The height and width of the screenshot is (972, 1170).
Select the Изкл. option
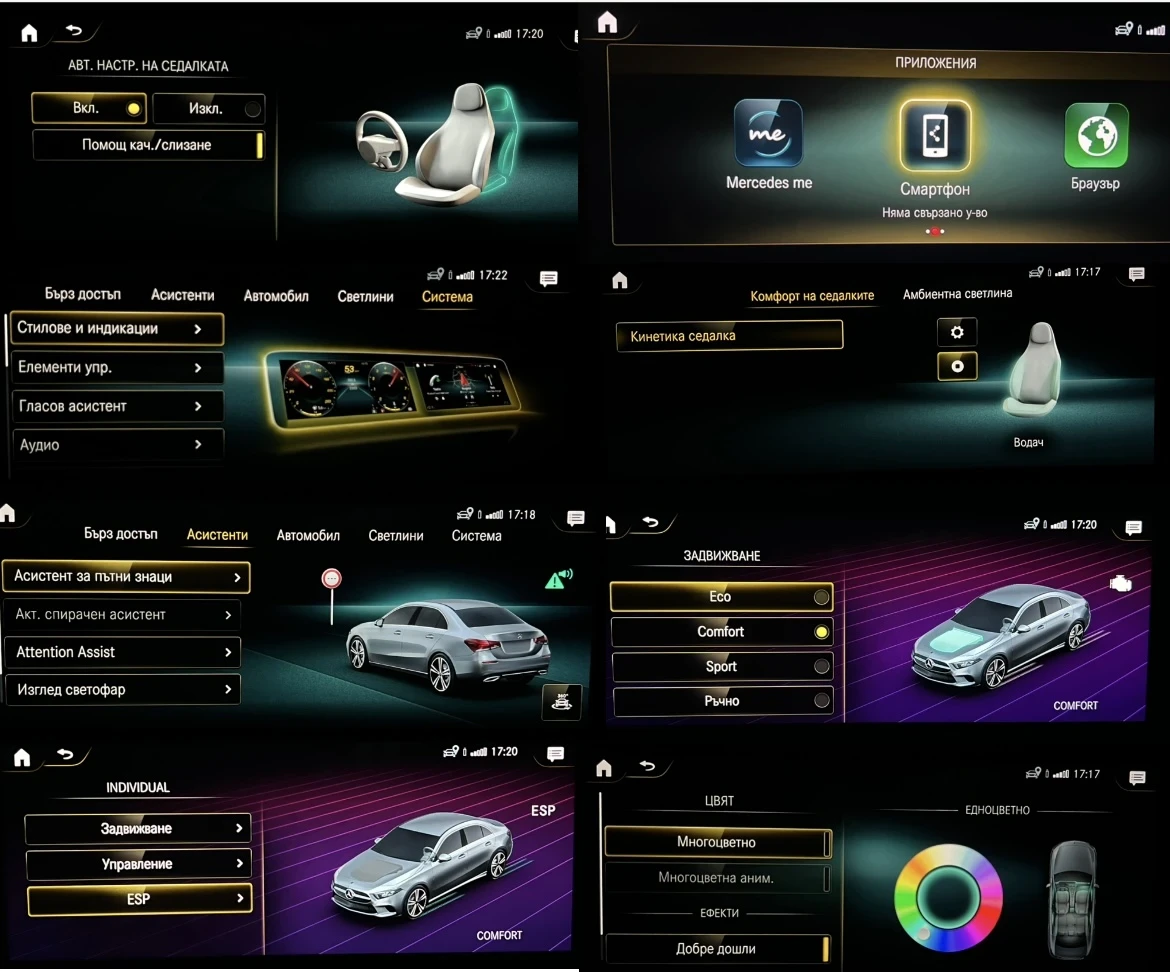[208, 109]
